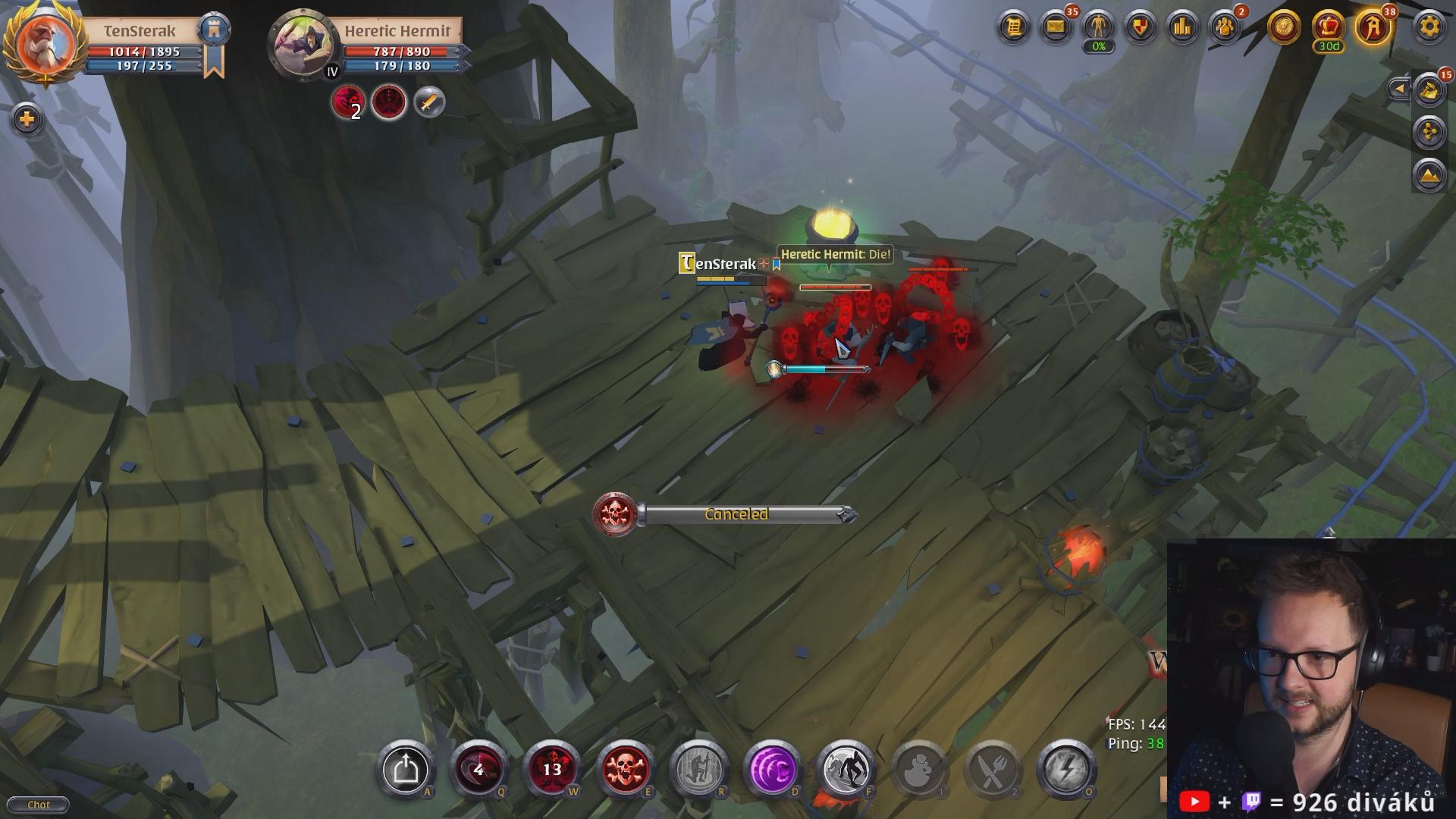Viewport: 1456px width, 819px height.
Task: Open the gold coin shop
Action: [1284, 28]
